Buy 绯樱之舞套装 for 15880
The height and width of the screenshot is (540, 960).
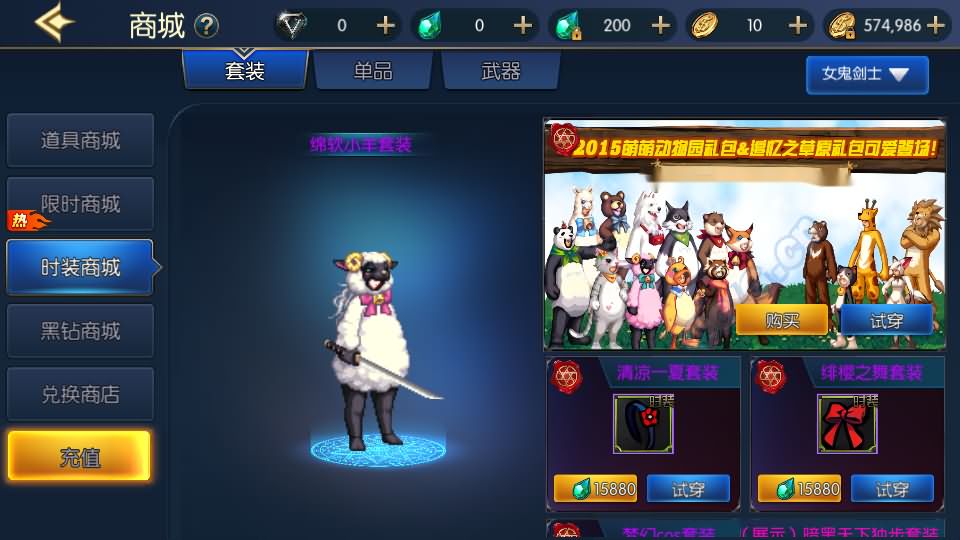(799, 489)
